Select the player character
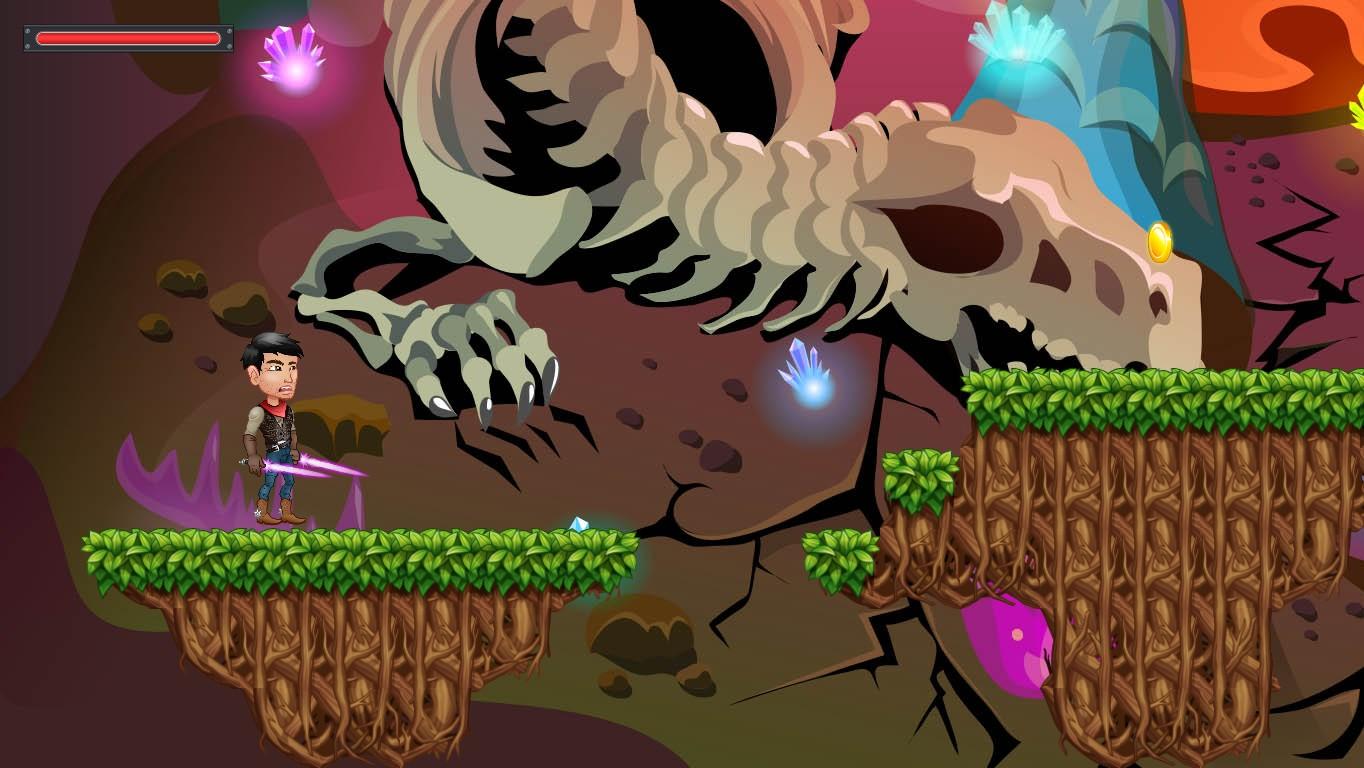The height and width of the screenshot is (768, 1364). (270, 430)
